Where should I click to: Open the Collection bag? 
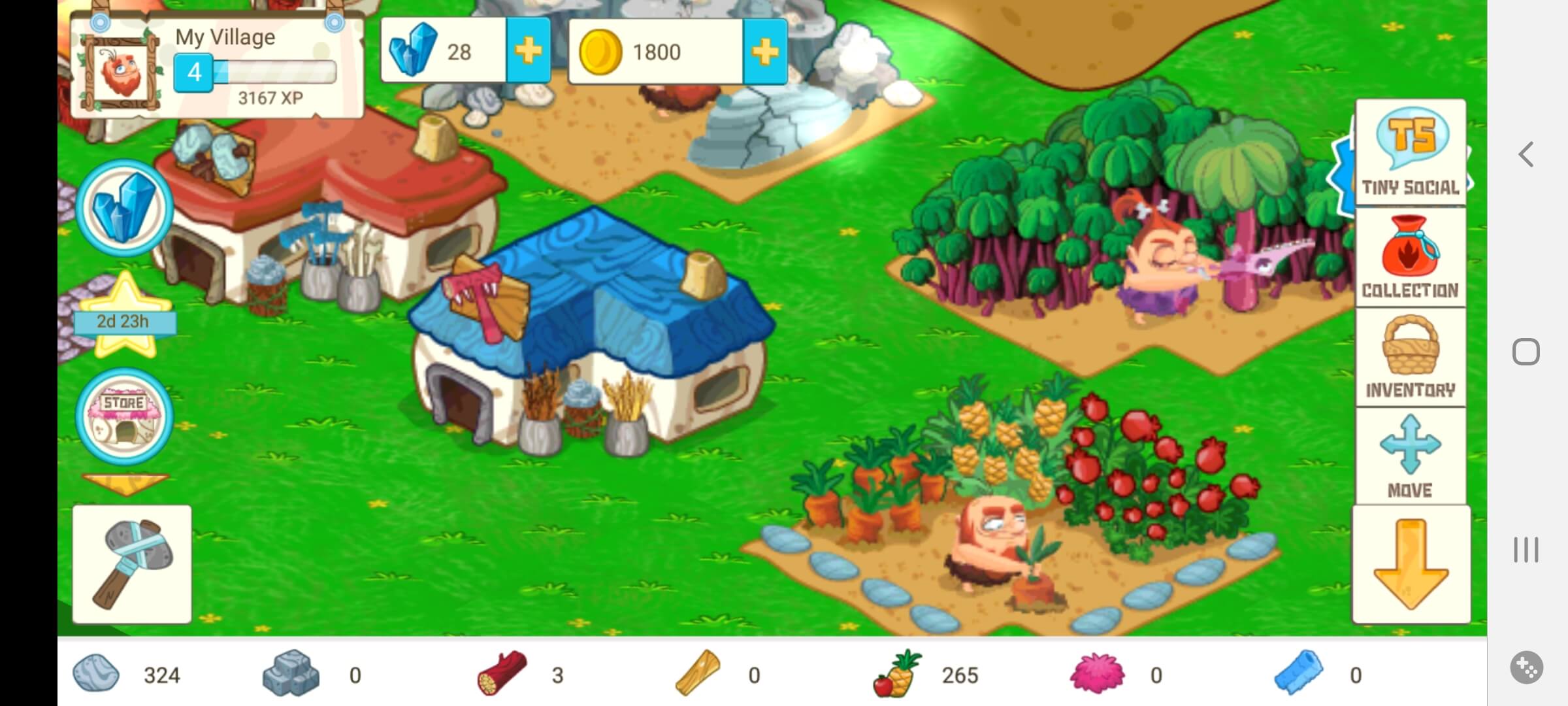coord(1410,258)
